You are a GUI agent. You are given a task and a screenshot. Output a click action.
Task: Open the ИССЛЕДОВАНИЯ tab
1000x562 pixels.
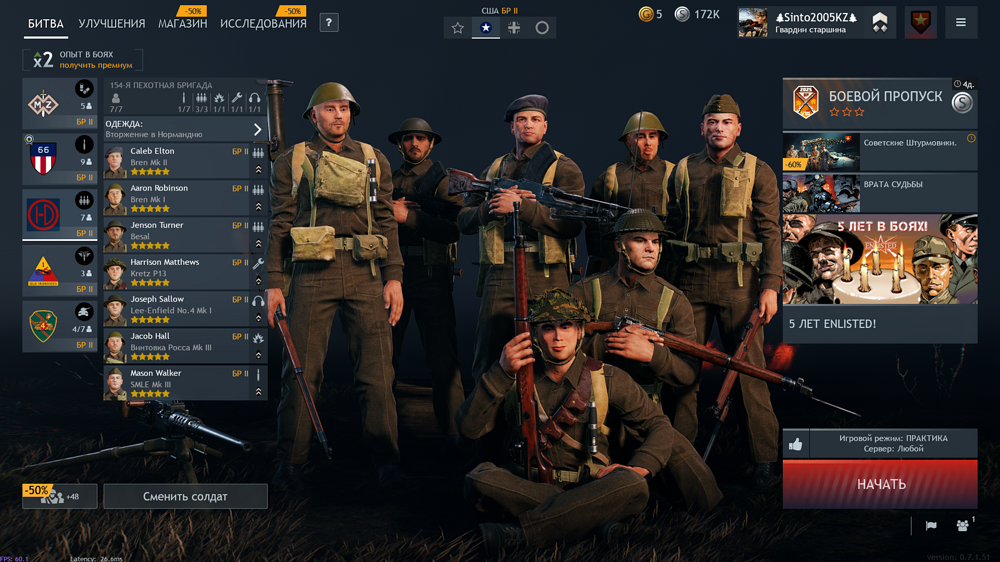tap(263, 23)
